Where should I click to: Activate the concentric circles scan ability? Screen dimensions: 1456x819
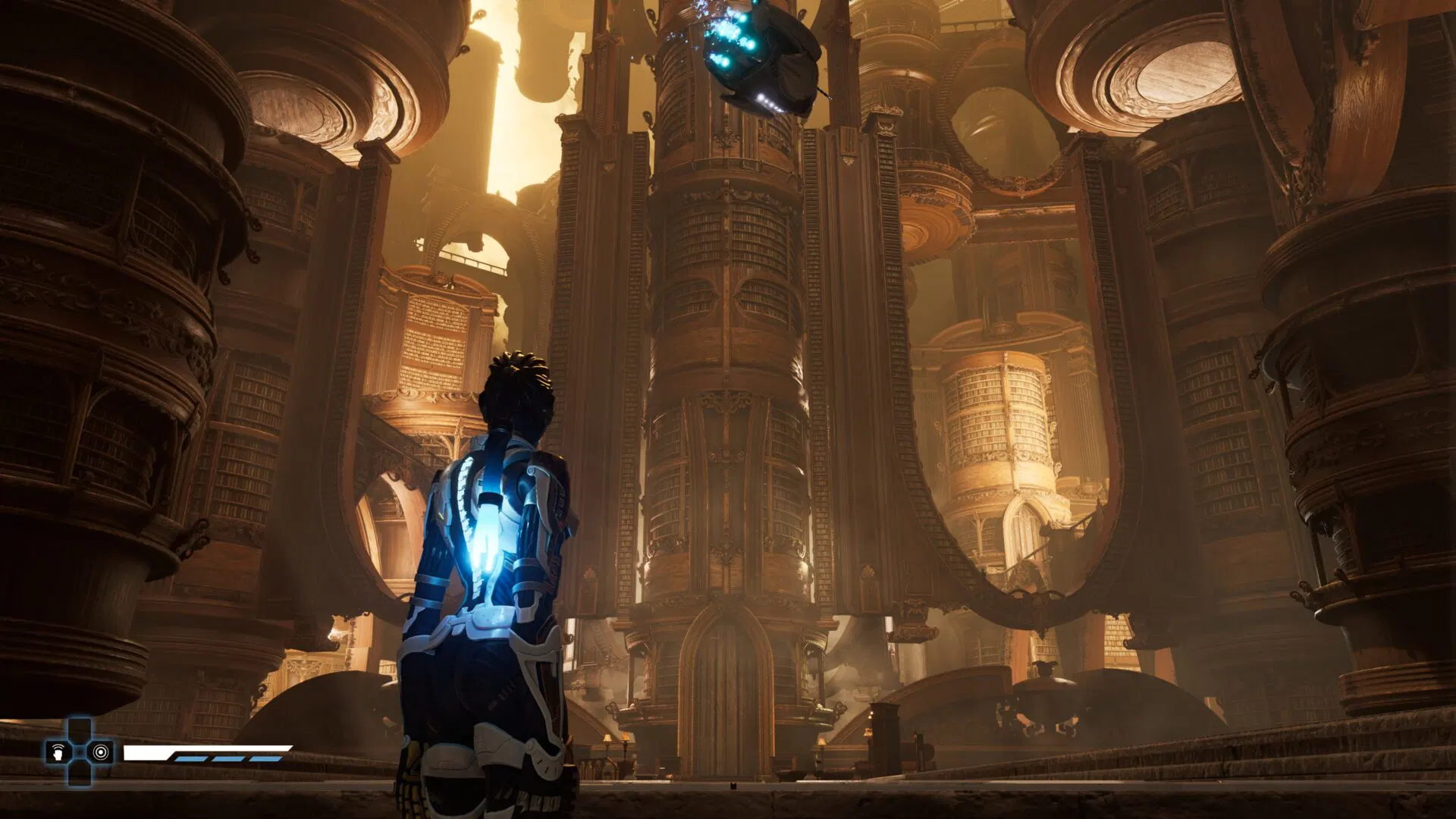click(x=99, y=752)
